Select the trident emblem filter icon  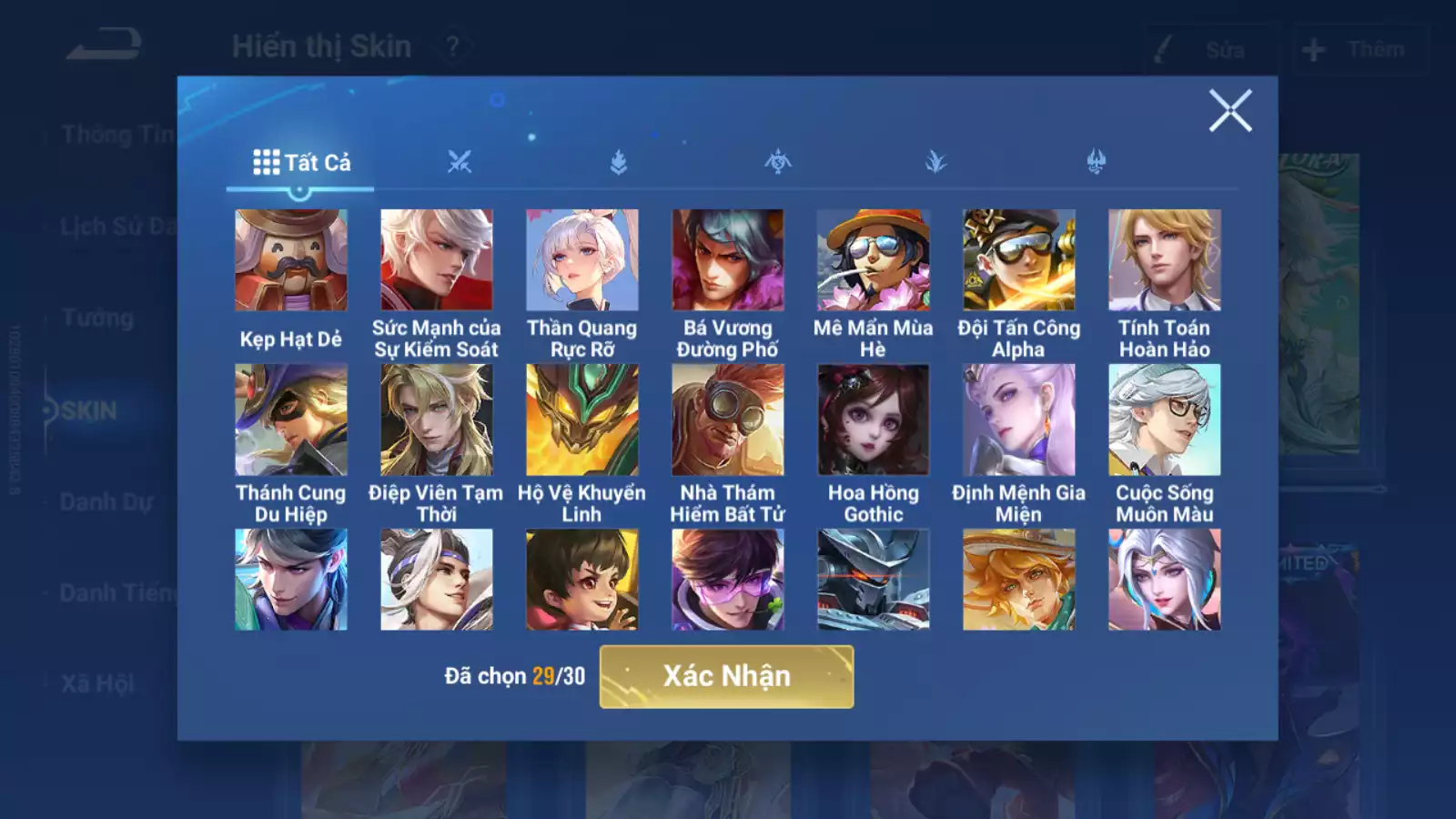tap(1097, 160)
